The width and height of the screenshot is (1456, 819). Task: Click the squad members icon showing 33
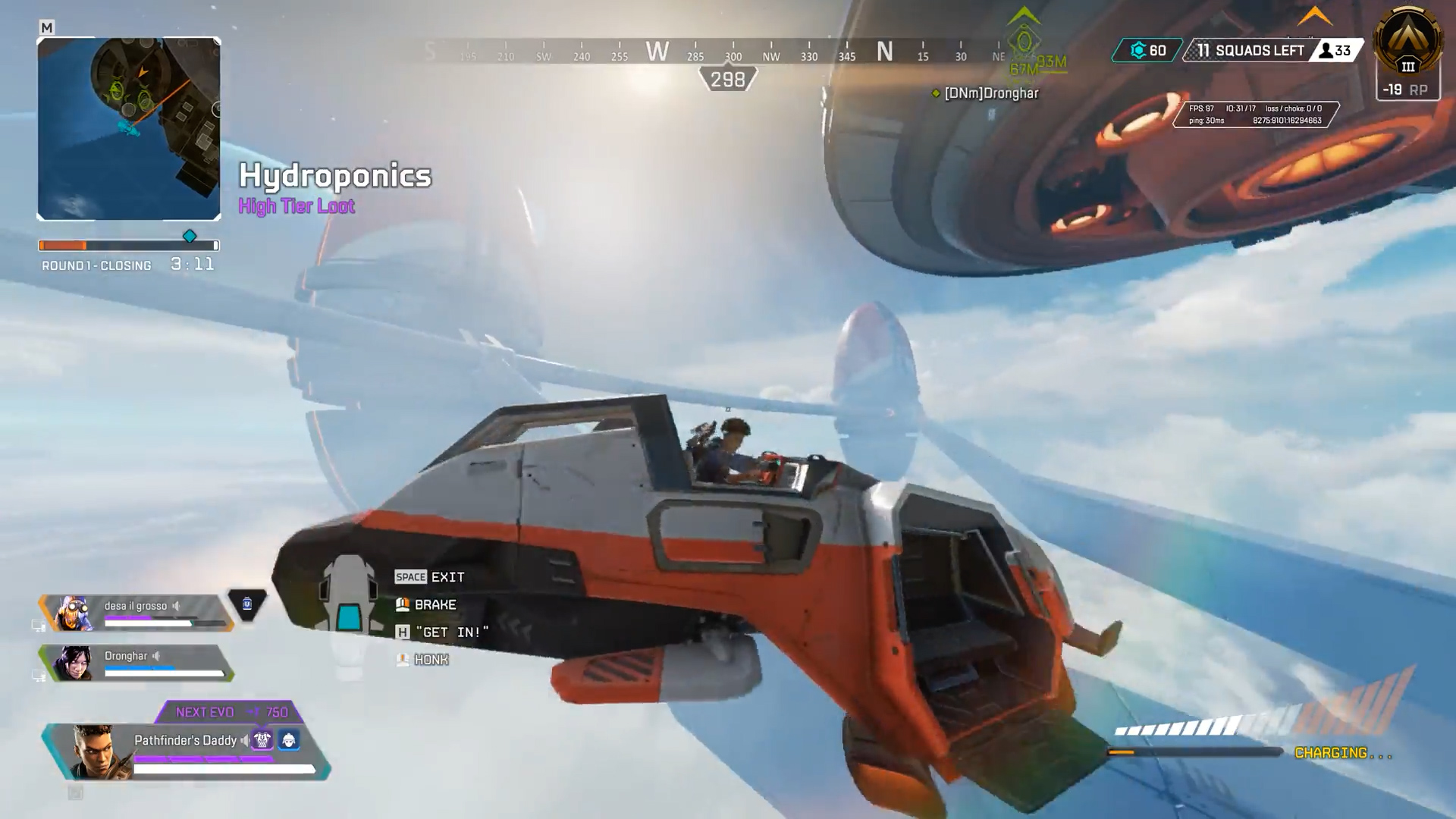click(x=1326, y=51)
